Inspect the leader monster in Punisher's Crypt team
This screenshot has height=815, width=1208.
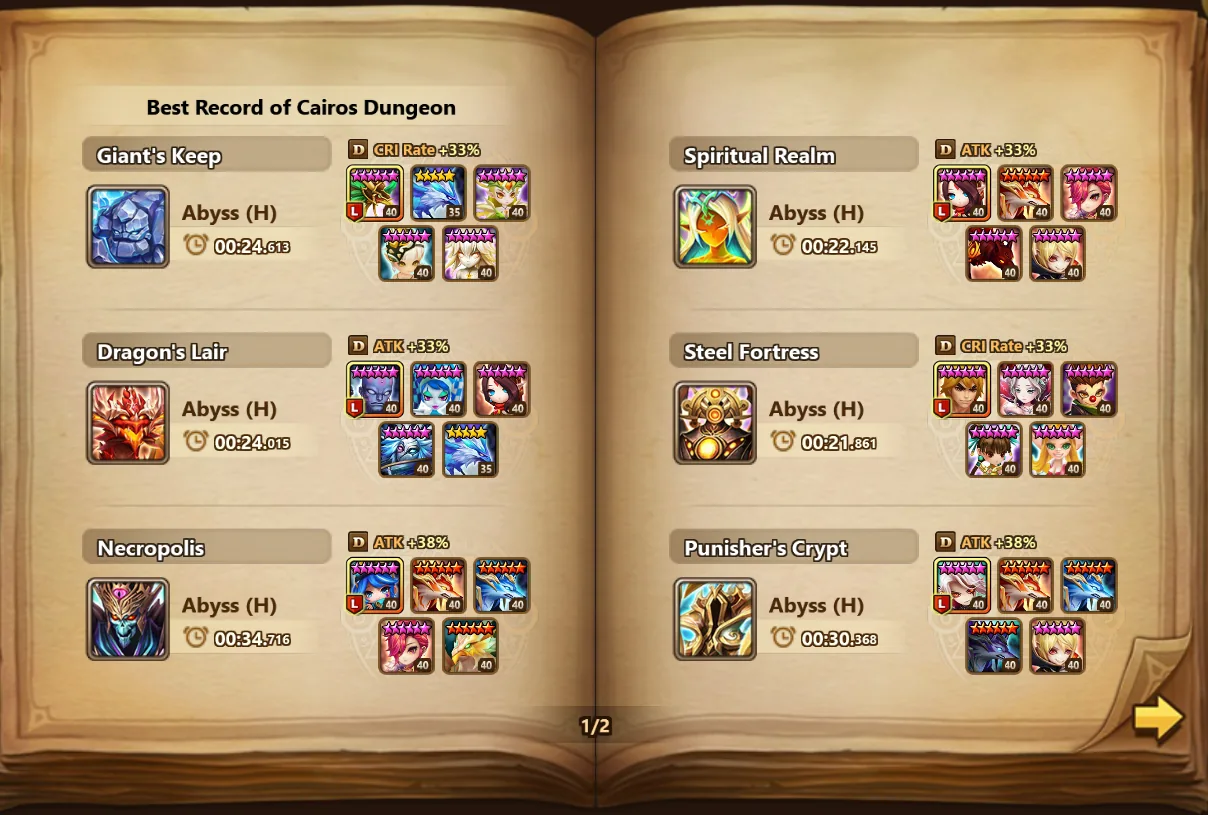point(962,585)
